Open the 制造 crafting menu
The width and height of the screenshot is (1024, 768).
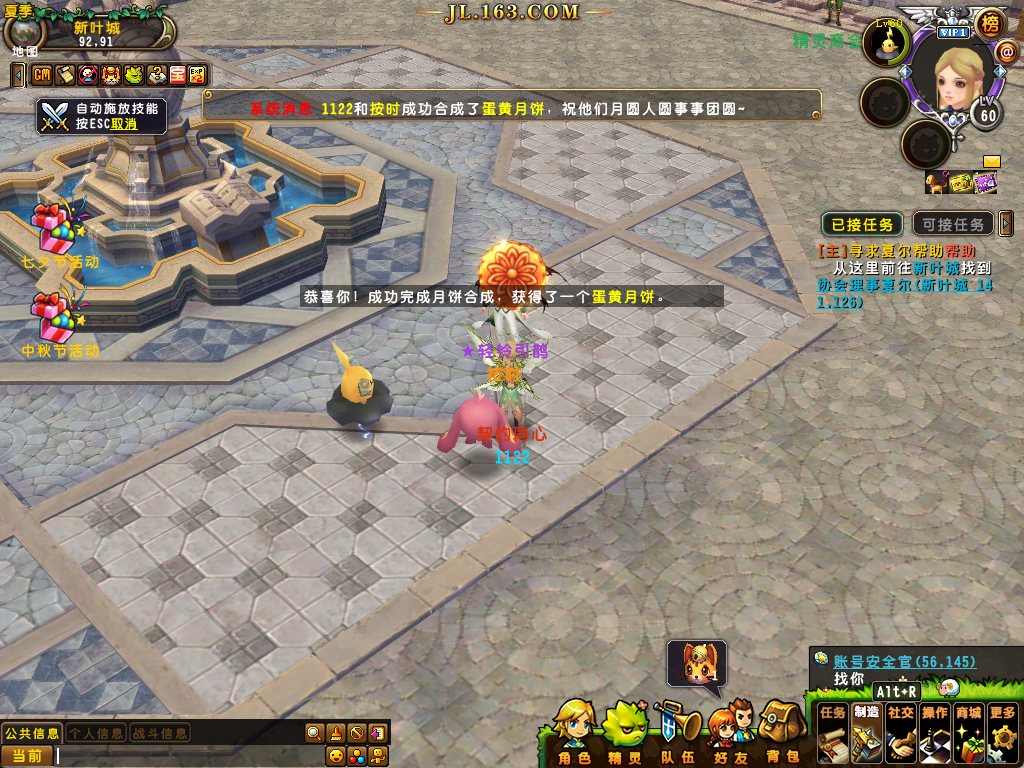point(867,734)
